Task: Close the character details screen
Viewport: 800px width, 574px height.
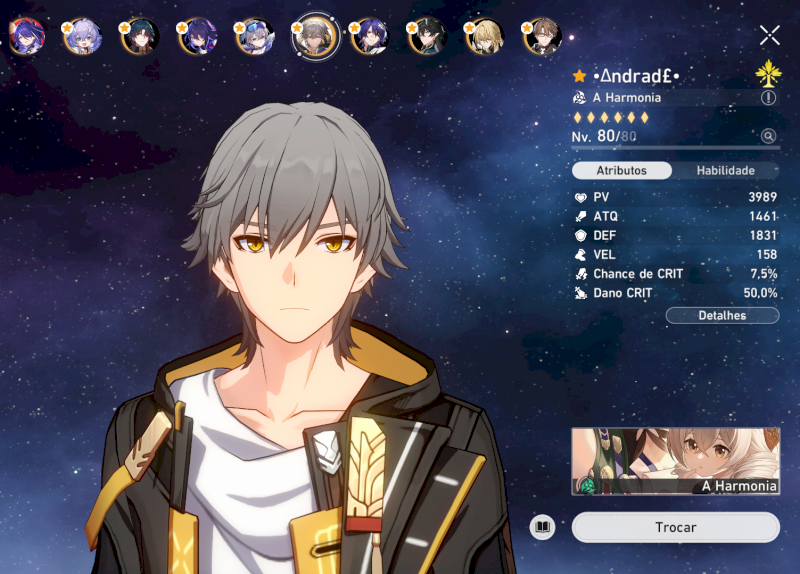Action: point(769,36)
